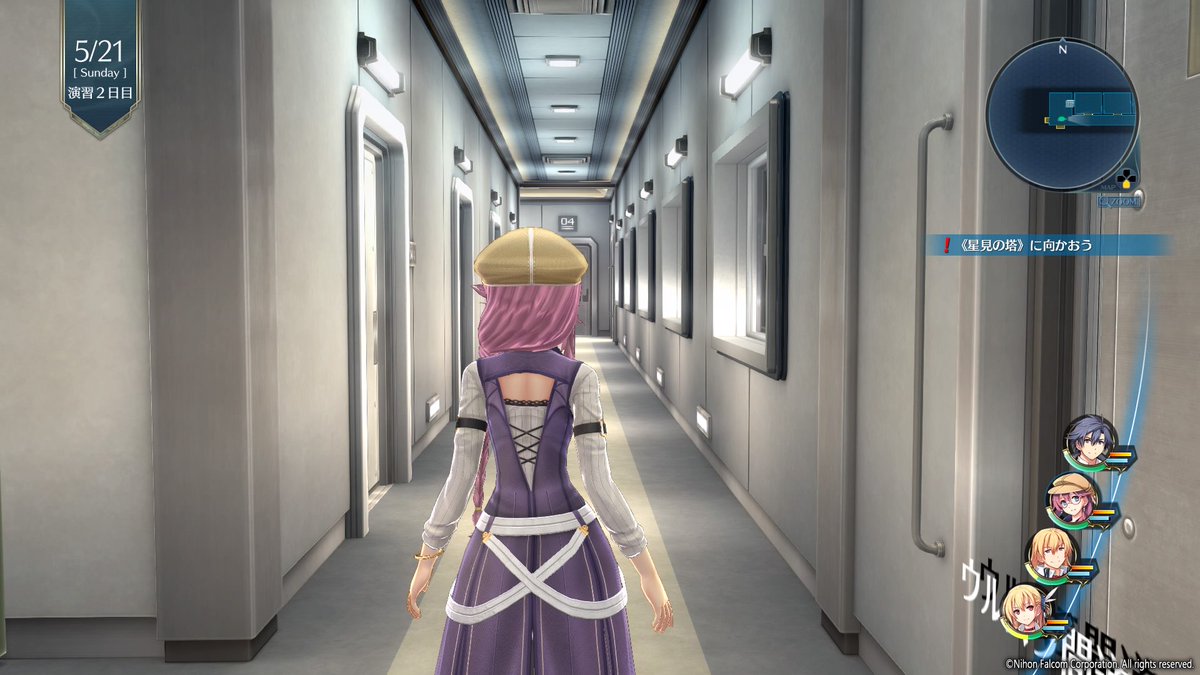
Task: Pick the blond-haired male party portrait
Action: click(x=1050, y=554)
